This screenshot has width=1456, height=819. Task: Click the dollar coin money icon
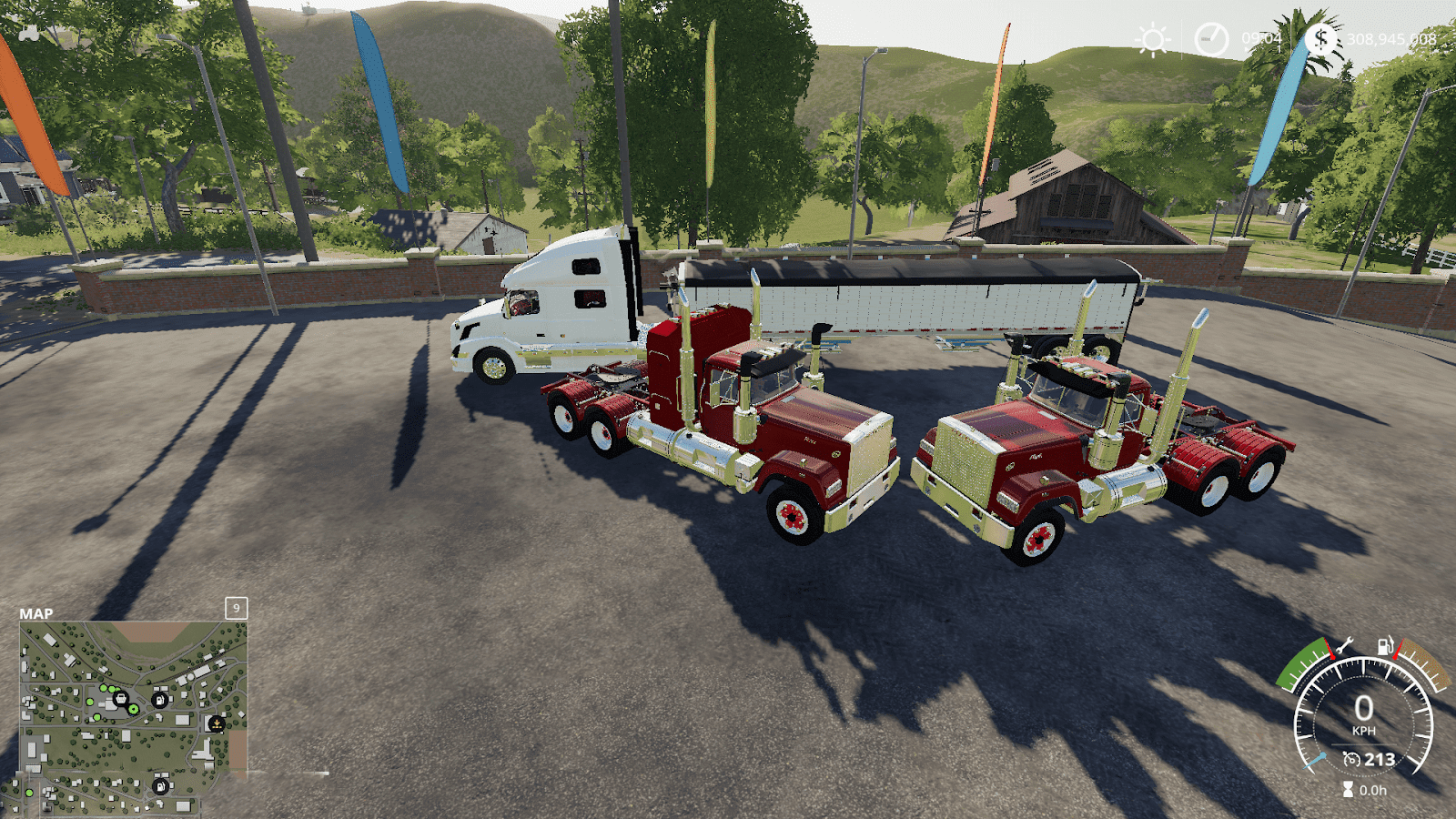click(1321, 38)
